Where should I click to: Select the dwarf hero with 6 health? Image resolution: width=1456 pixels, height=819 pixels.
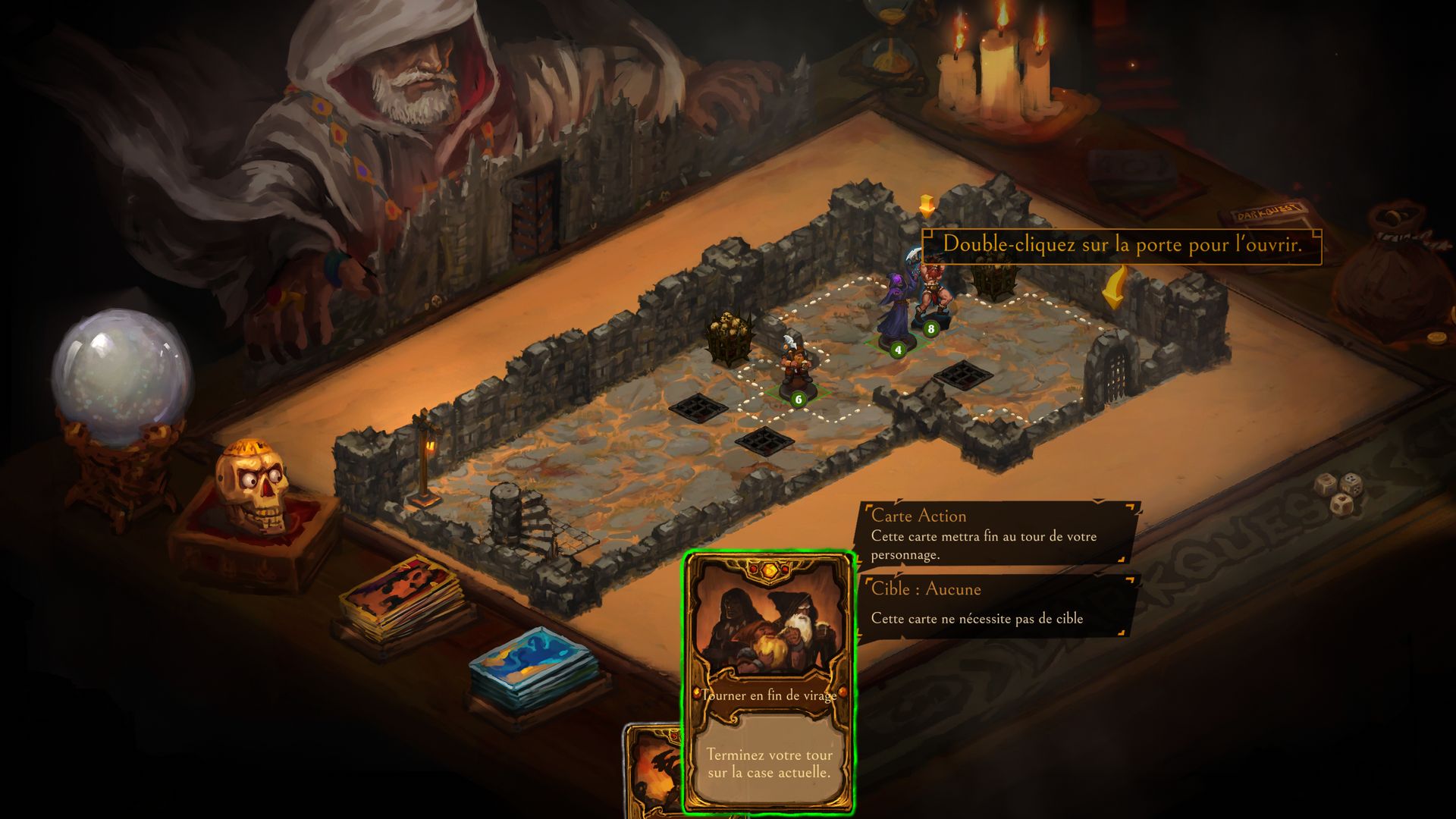(x=796, y=369)
